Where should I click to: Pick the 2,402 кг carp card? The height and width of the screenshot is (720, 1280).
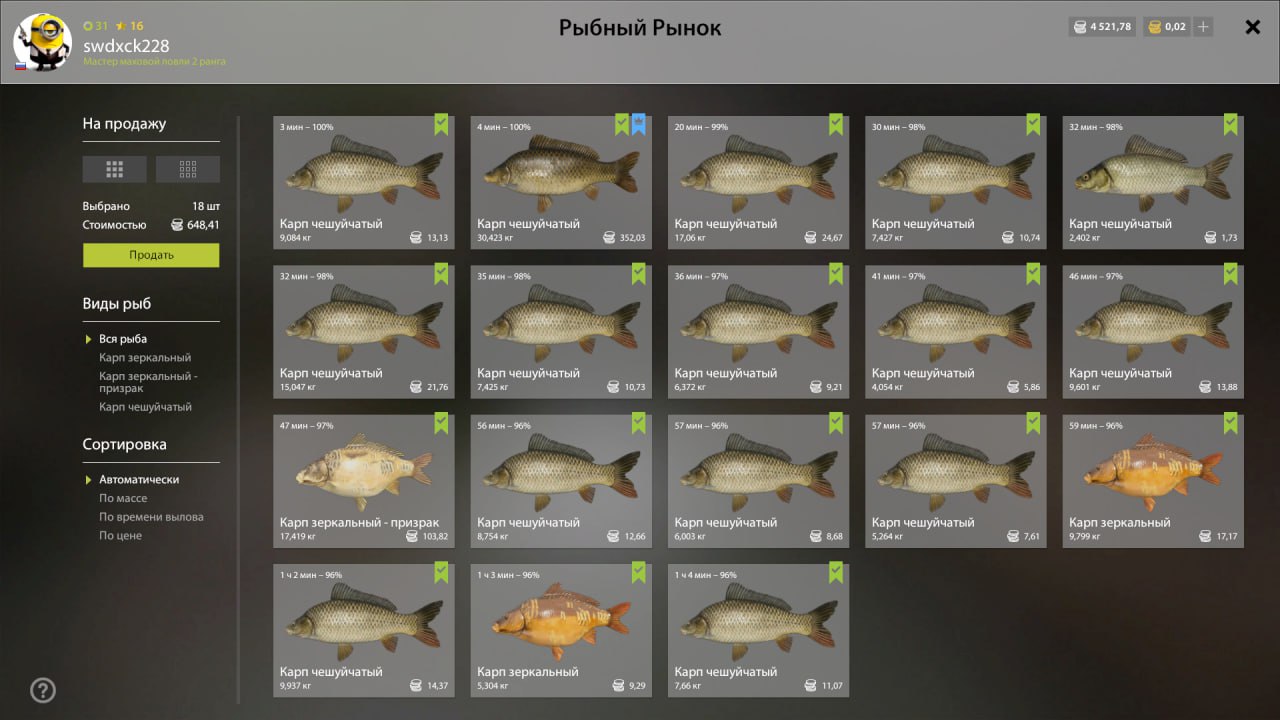(1153, 182)
